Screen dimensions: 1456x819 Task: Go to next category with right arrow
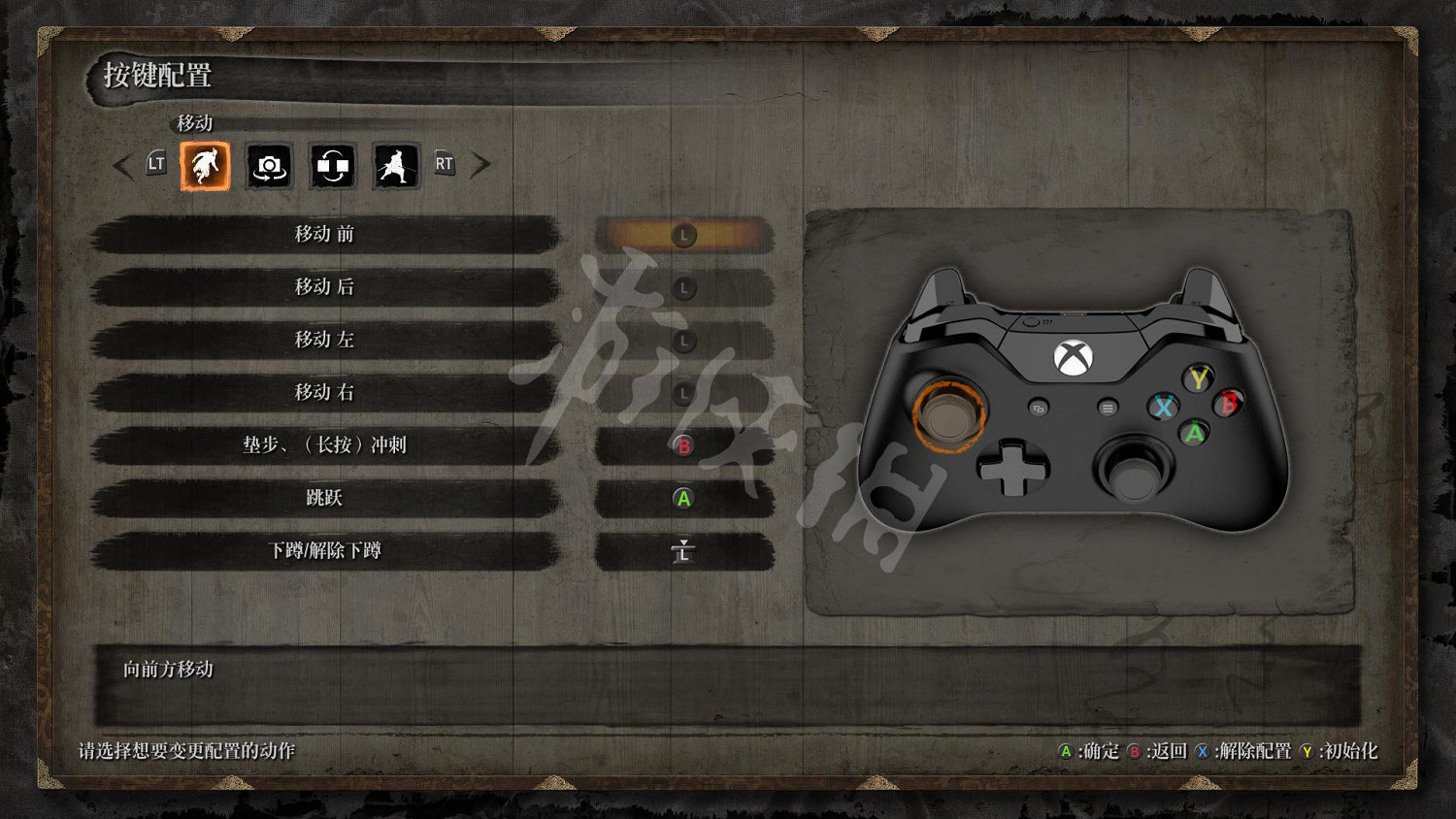point(480,165)
